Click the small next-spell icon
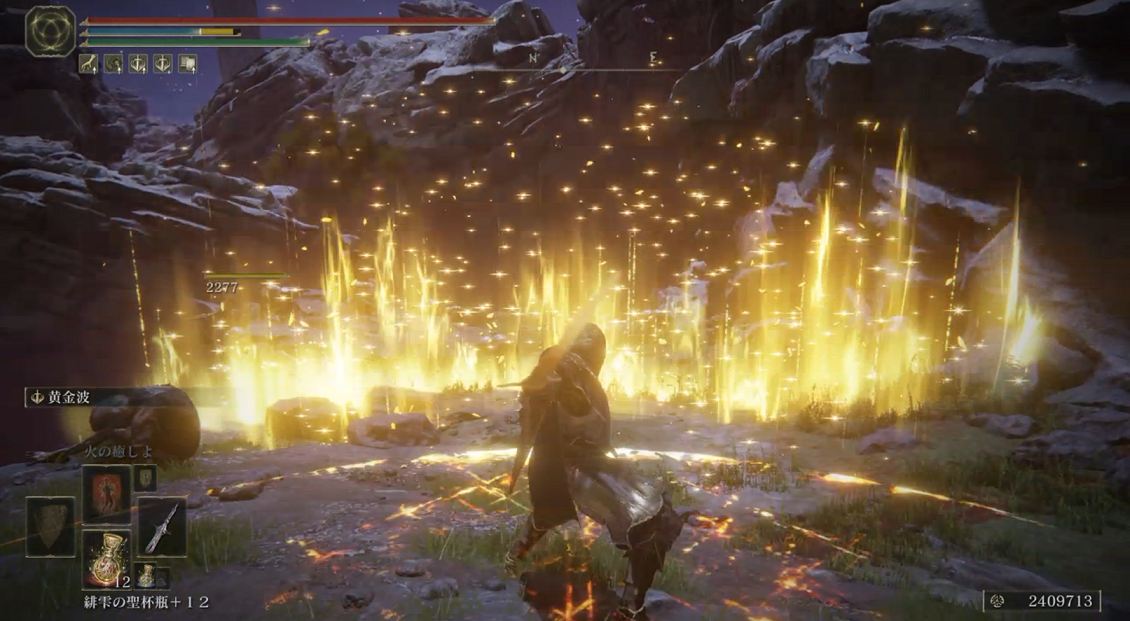 (145, 479)
